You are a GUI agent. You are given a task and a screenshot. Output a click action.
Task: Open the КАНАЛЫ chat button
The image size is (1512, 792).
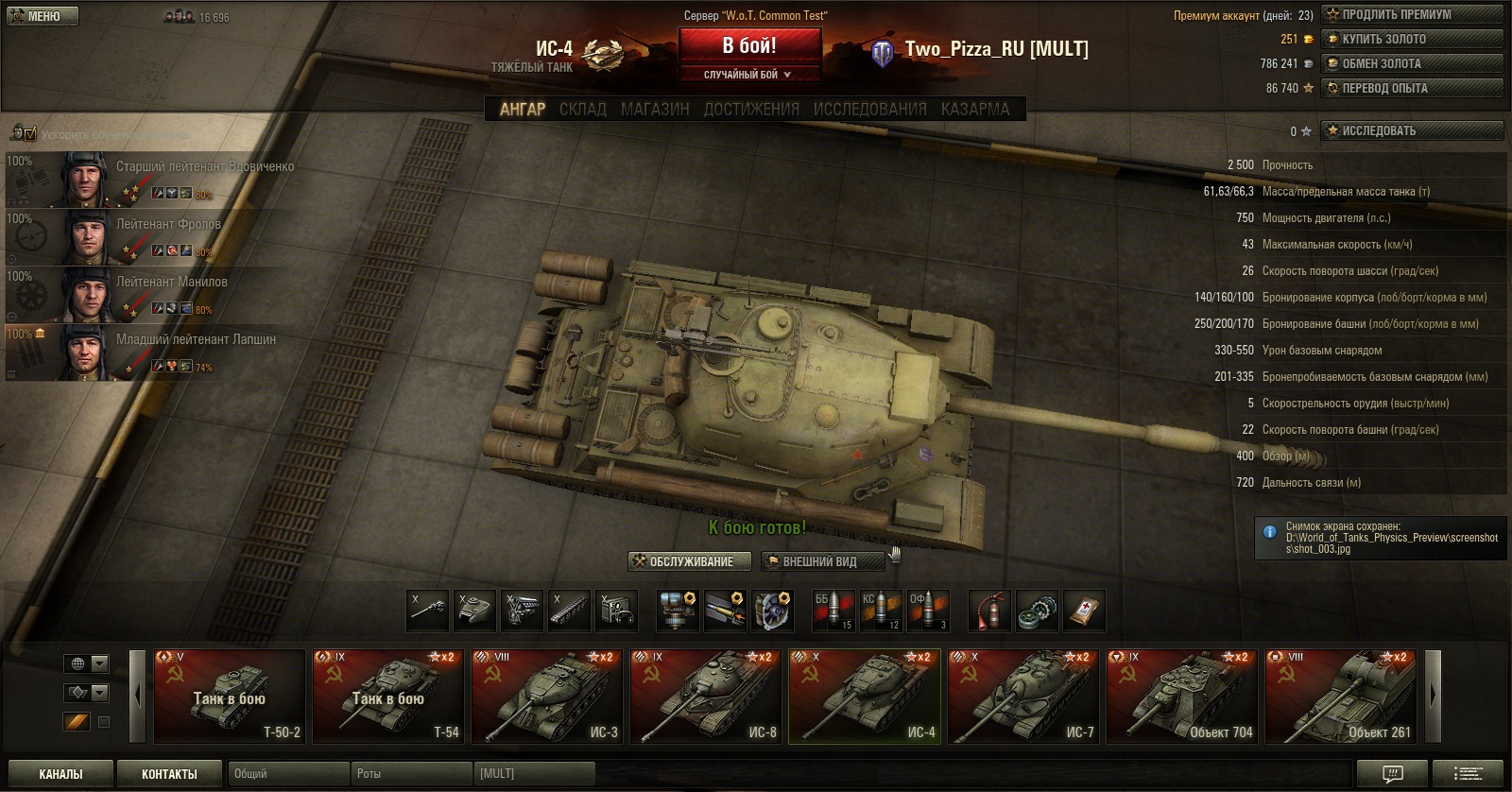coord(60,774)
